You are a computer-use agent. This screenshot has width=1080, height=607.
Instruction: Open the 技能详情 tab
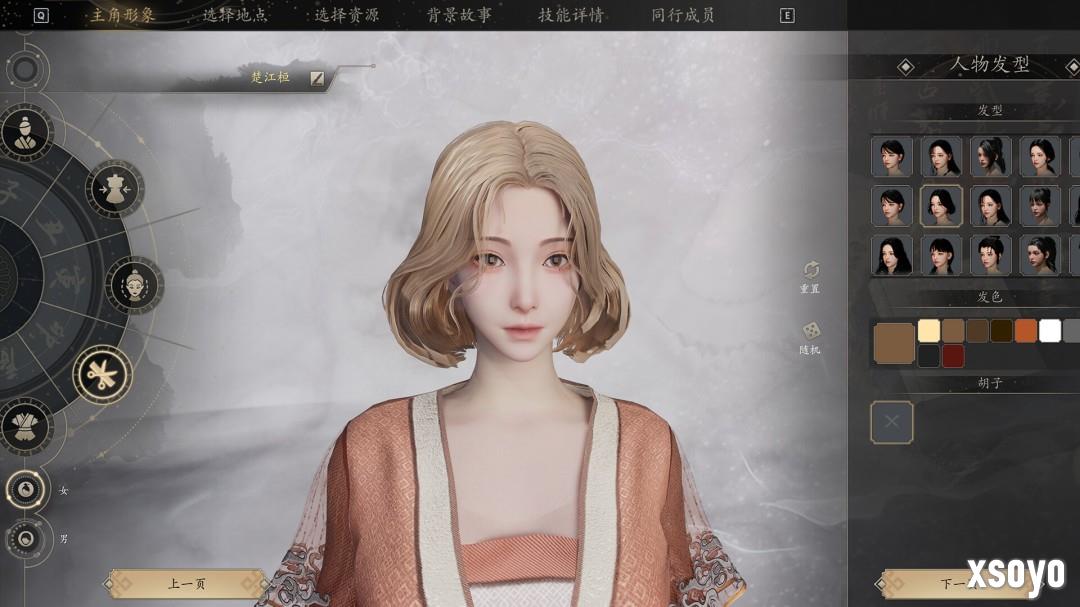[571, 15]
